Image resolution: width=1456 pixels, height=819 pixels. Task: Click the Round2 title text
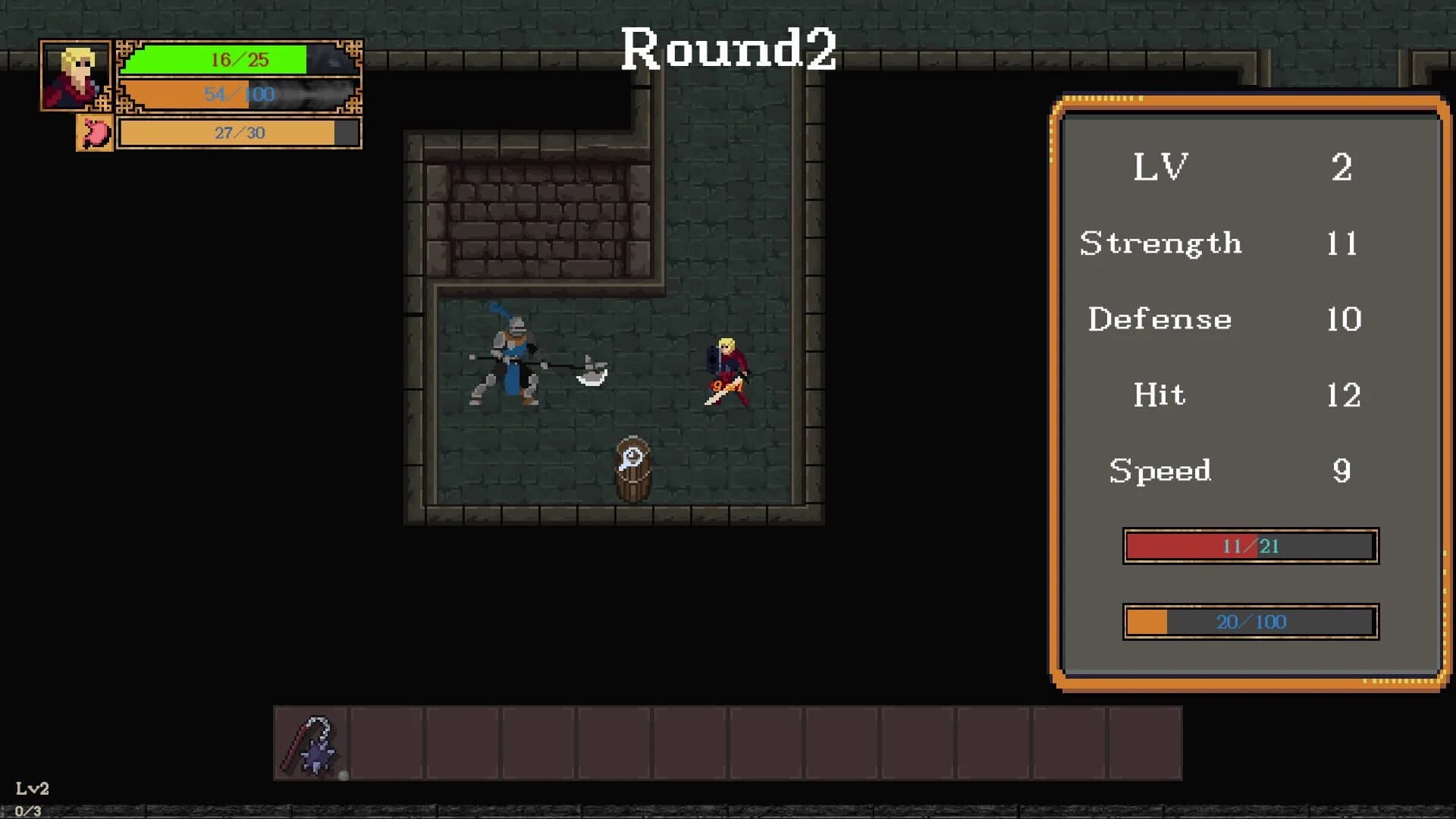(730, 48)
